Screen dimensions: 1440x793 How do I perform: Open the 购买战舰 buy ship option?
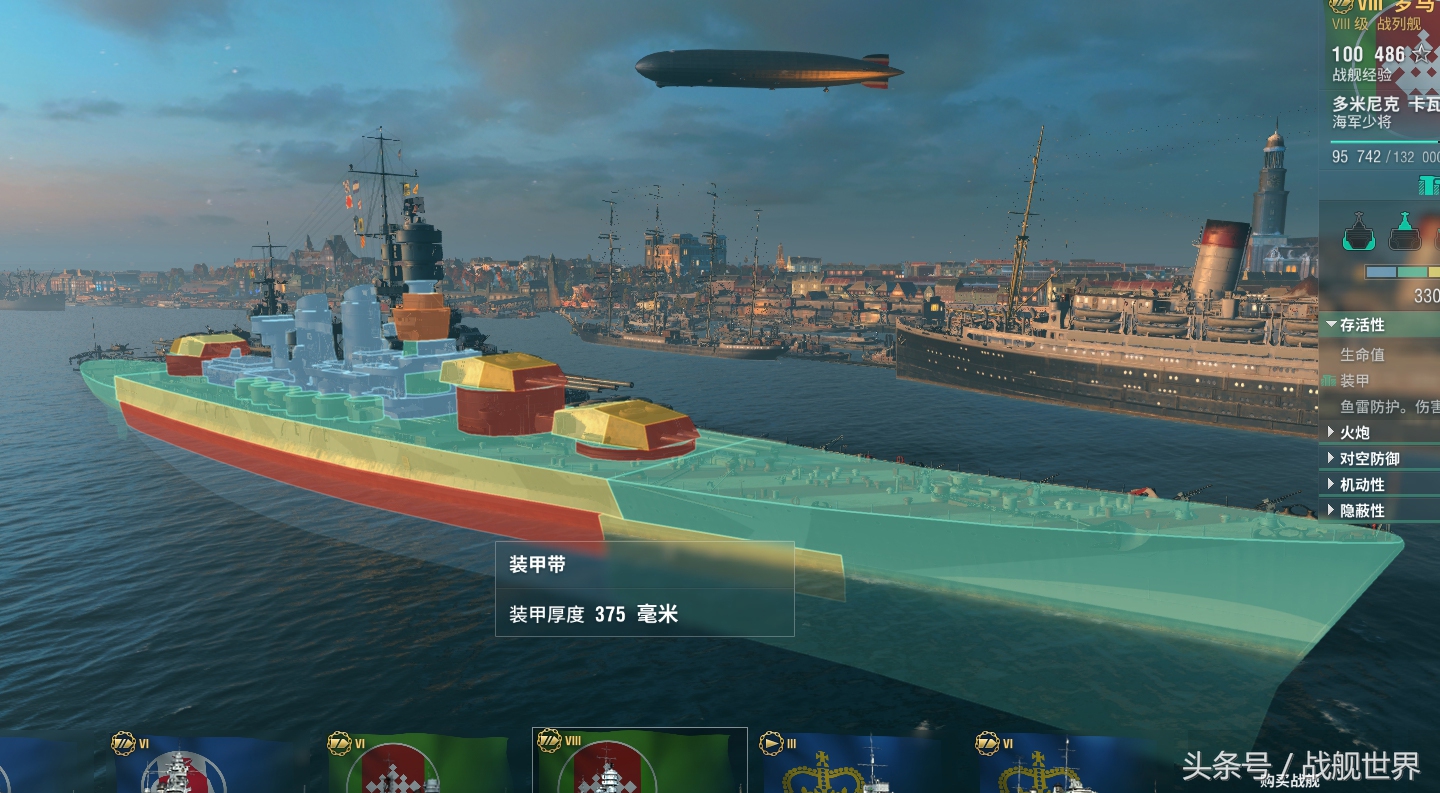click(1290, 782)
